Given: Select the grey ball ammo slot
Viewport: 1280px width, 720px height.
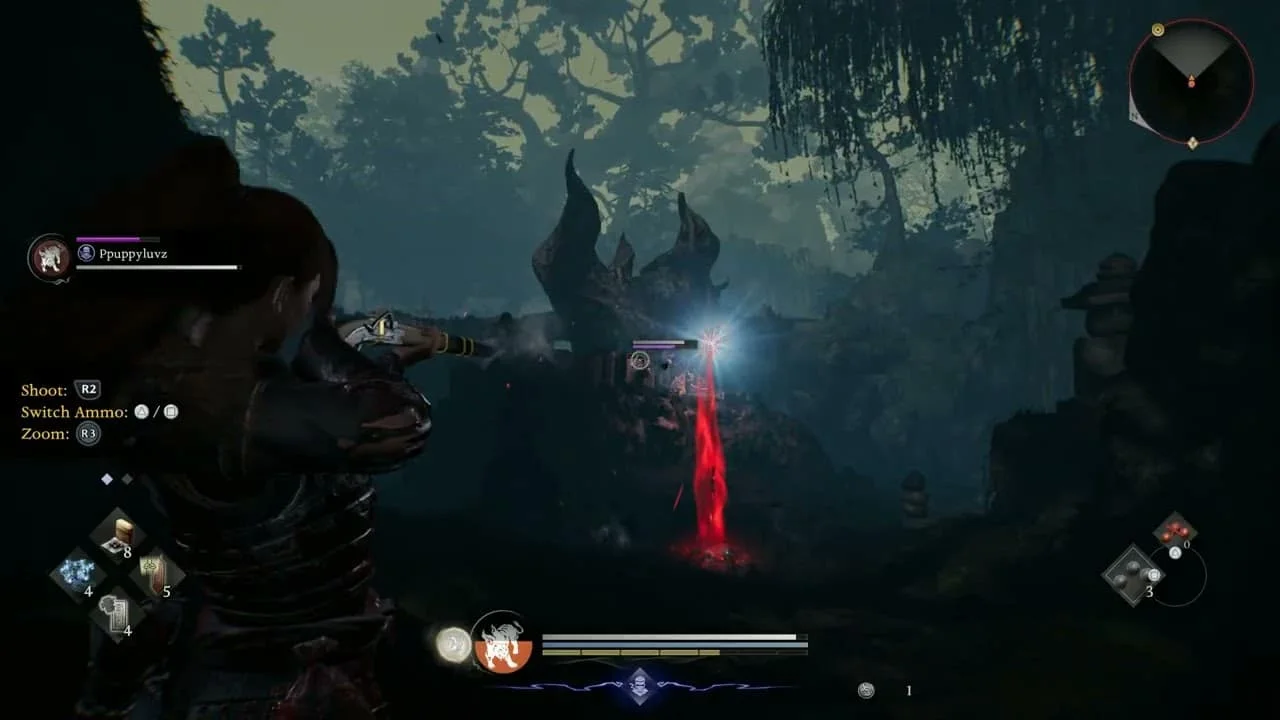Looking at the screenshot, I should click(x=1132, y=574).
